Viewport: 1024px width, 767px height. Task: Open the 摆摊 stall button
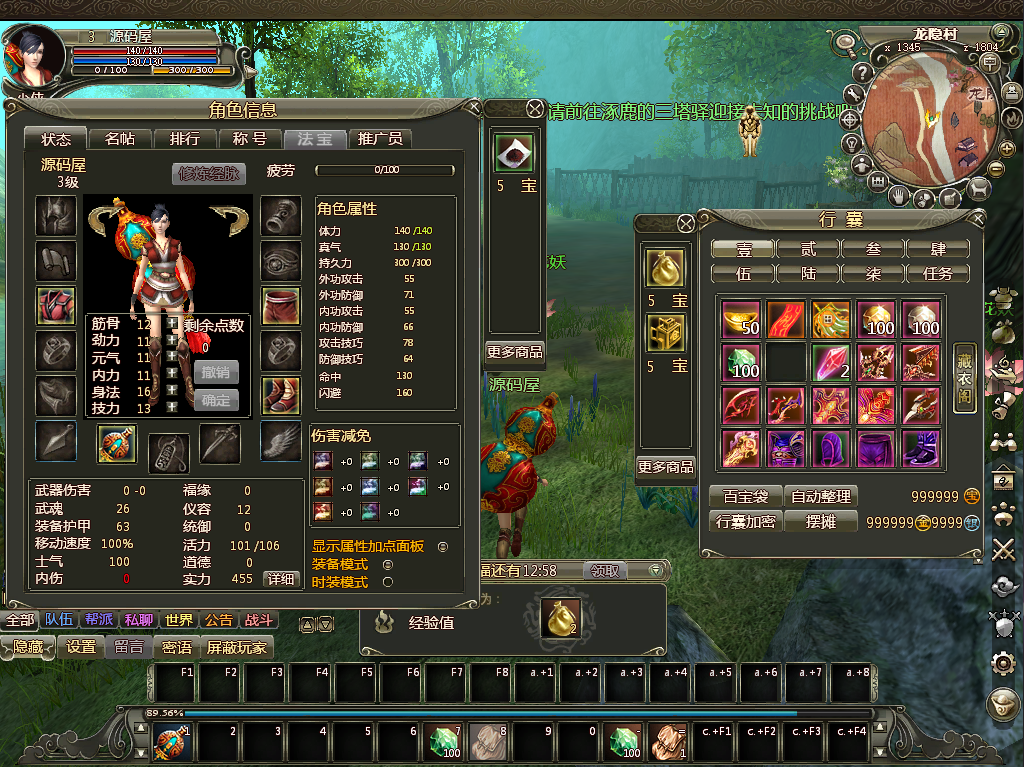tap(820, 521)
